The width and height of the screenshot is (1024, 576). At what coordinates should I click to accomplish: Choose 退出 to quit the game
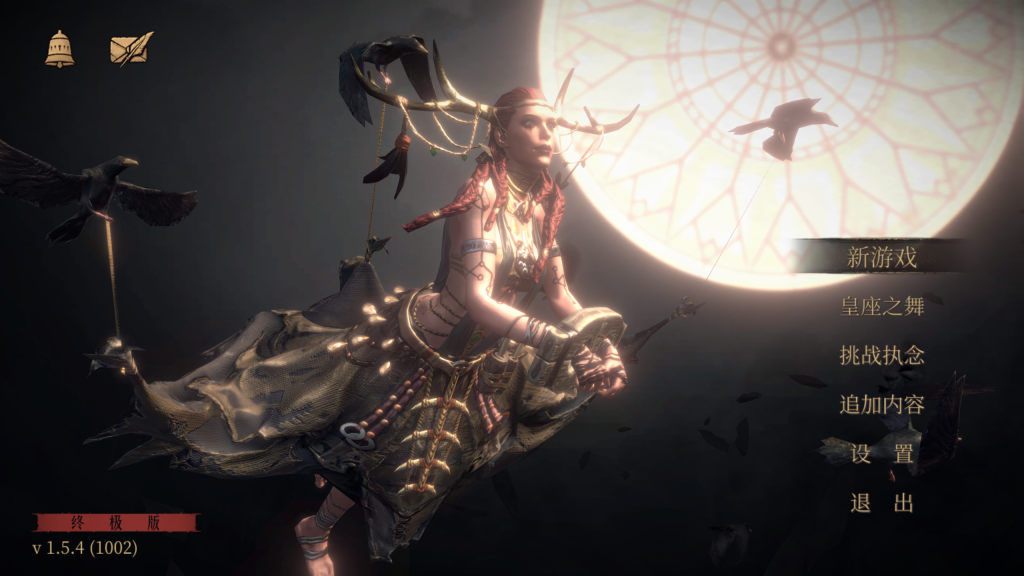[881, 503]
